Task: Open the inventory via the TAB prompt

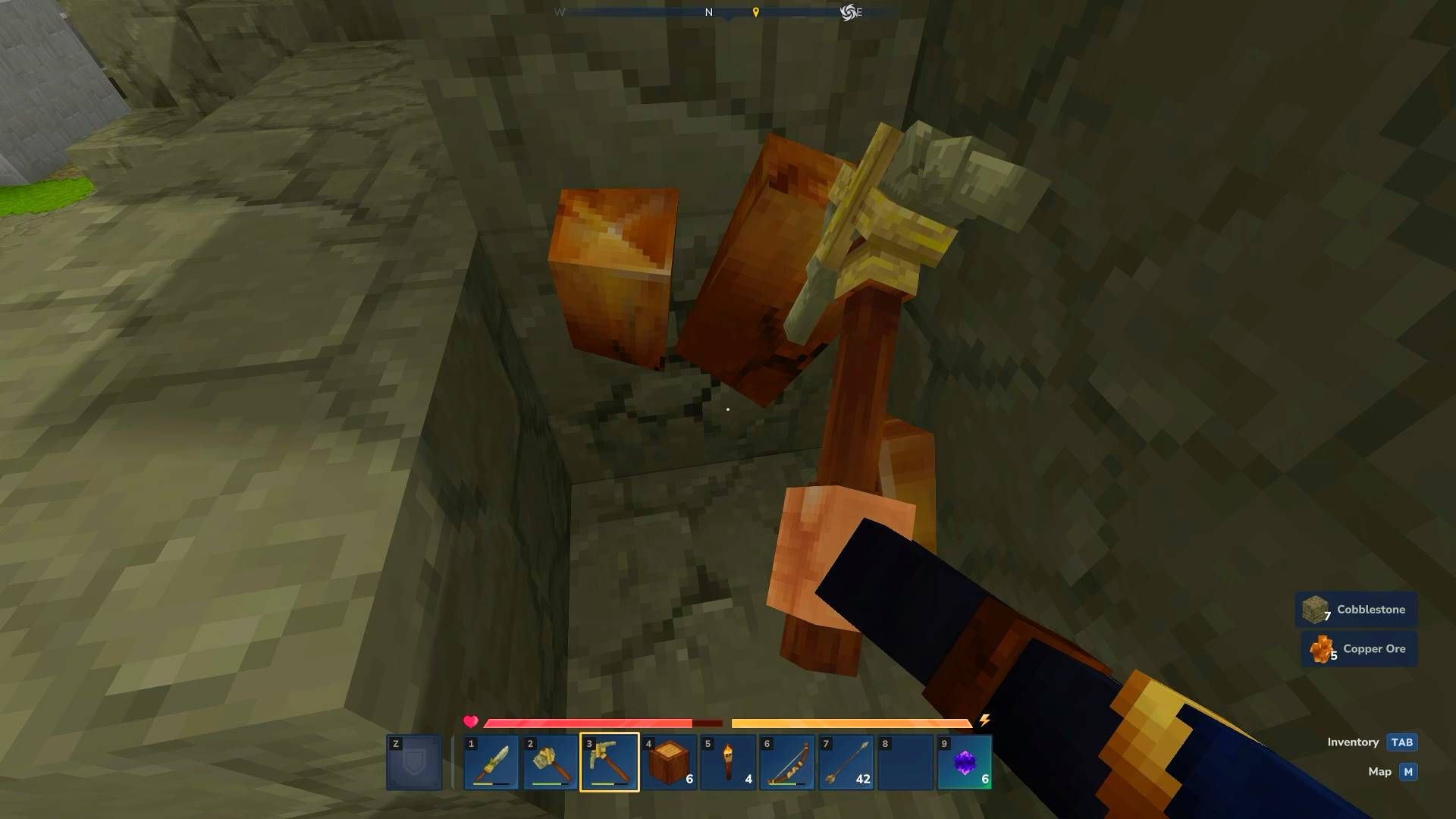Action: (1401, 742)
